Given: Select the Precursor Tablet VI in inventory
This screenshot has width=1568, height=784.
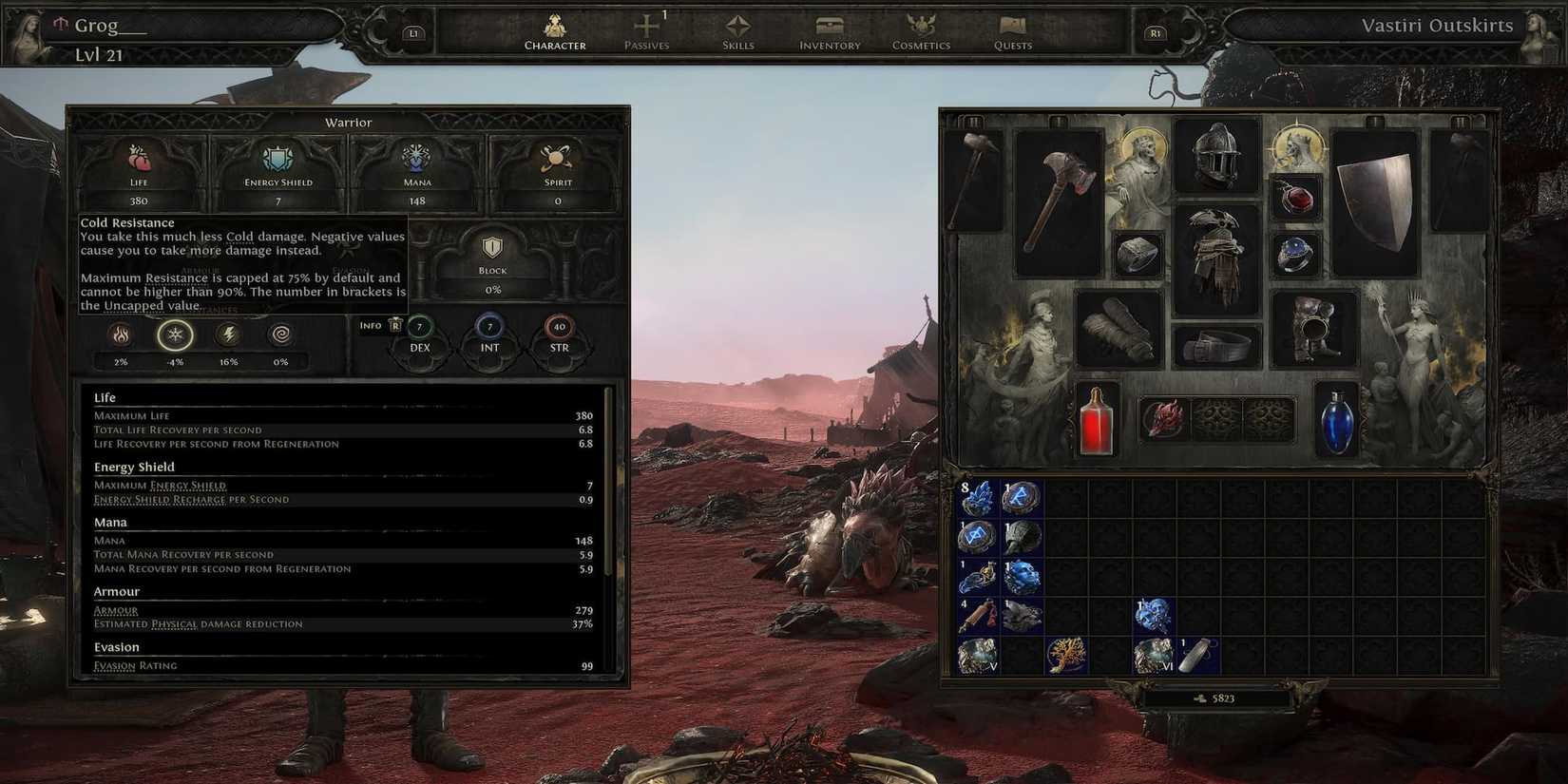Looking at the screenshot, I should click(x=1152, y=654).
